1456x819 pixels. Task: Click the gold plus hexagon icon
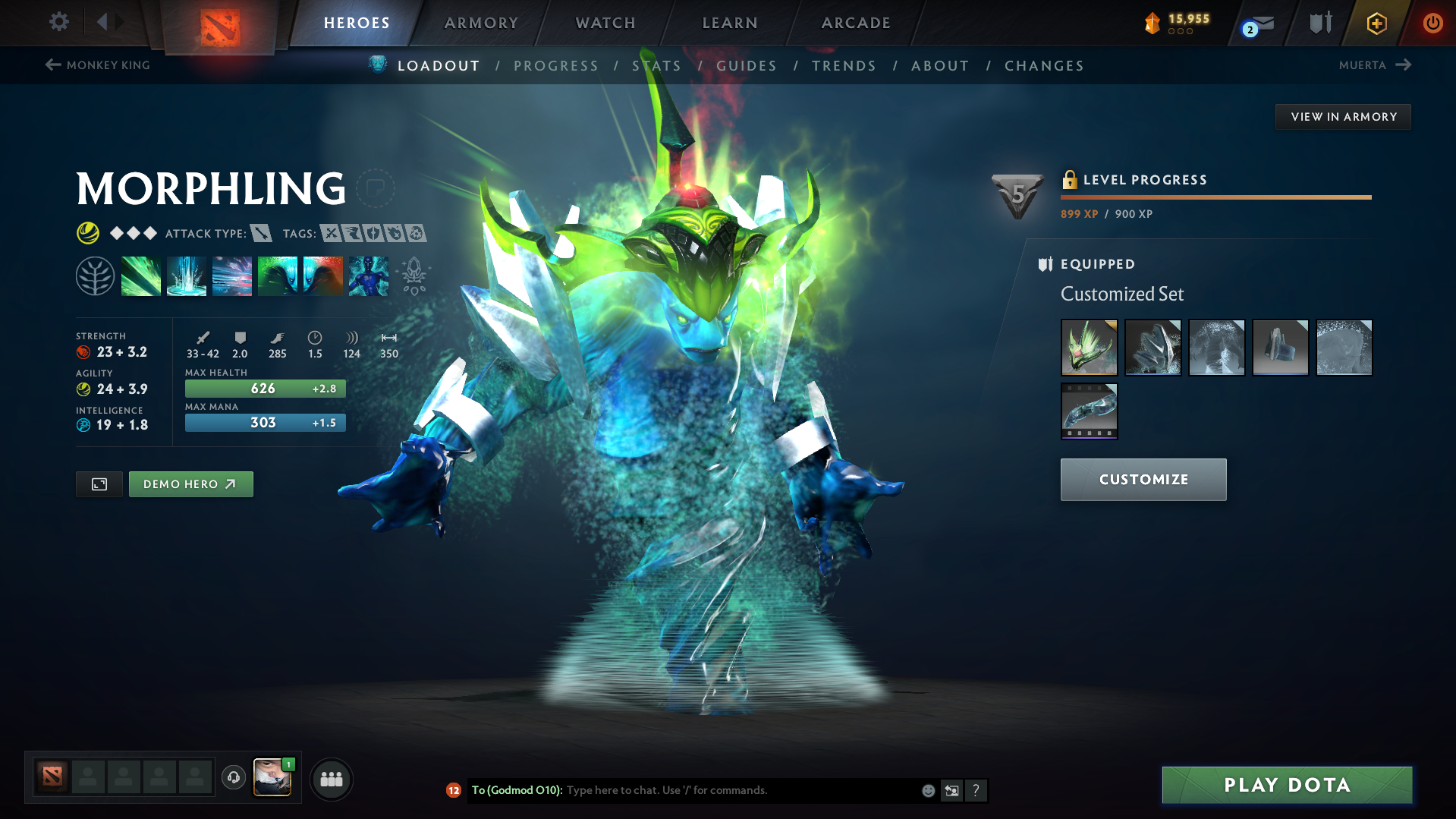(x=1376, y=23)
